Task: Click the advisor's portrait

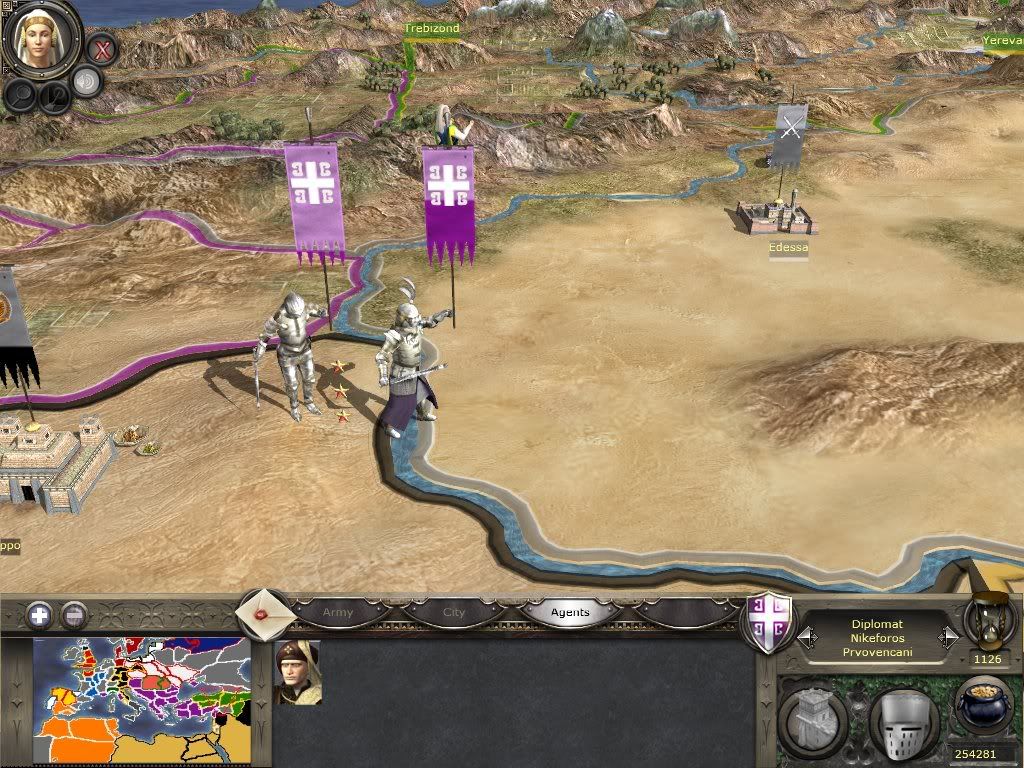Action: [x=41, y=40]
